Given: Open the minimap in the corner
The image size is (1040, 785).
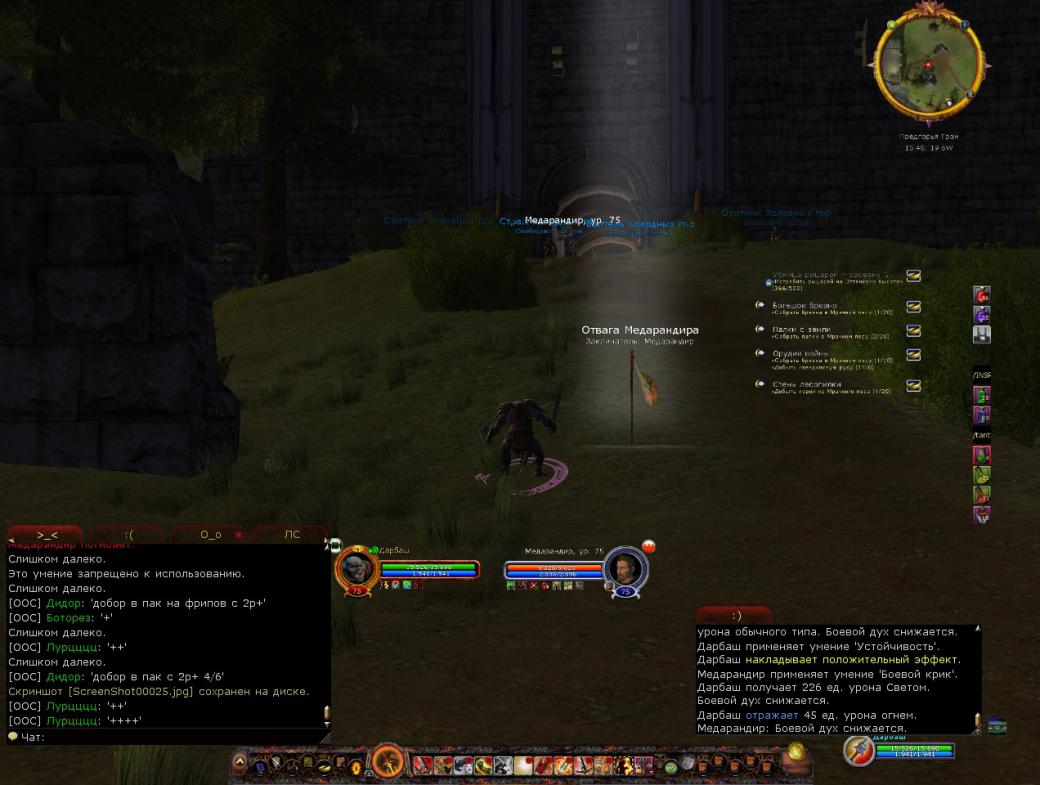Looking at the screenshot, I should (x=928, y=68).
